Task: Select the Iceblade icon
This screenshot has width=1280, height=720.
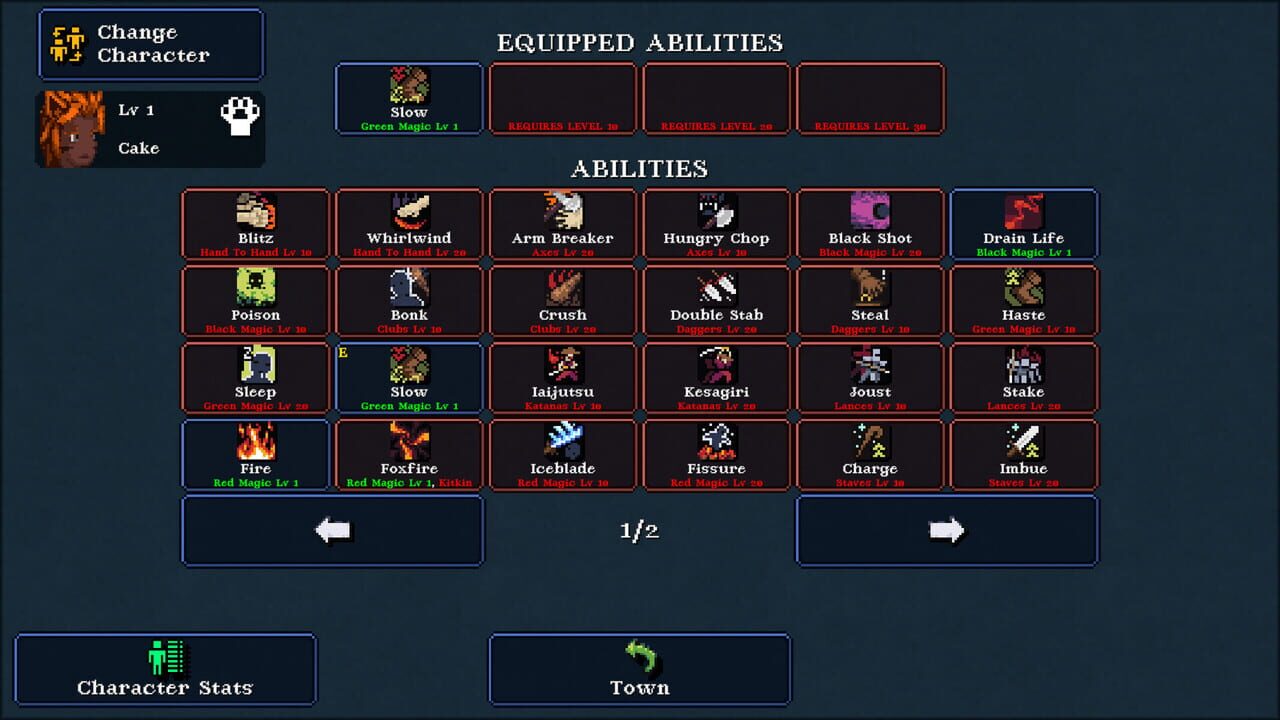Action: point(562,445)
